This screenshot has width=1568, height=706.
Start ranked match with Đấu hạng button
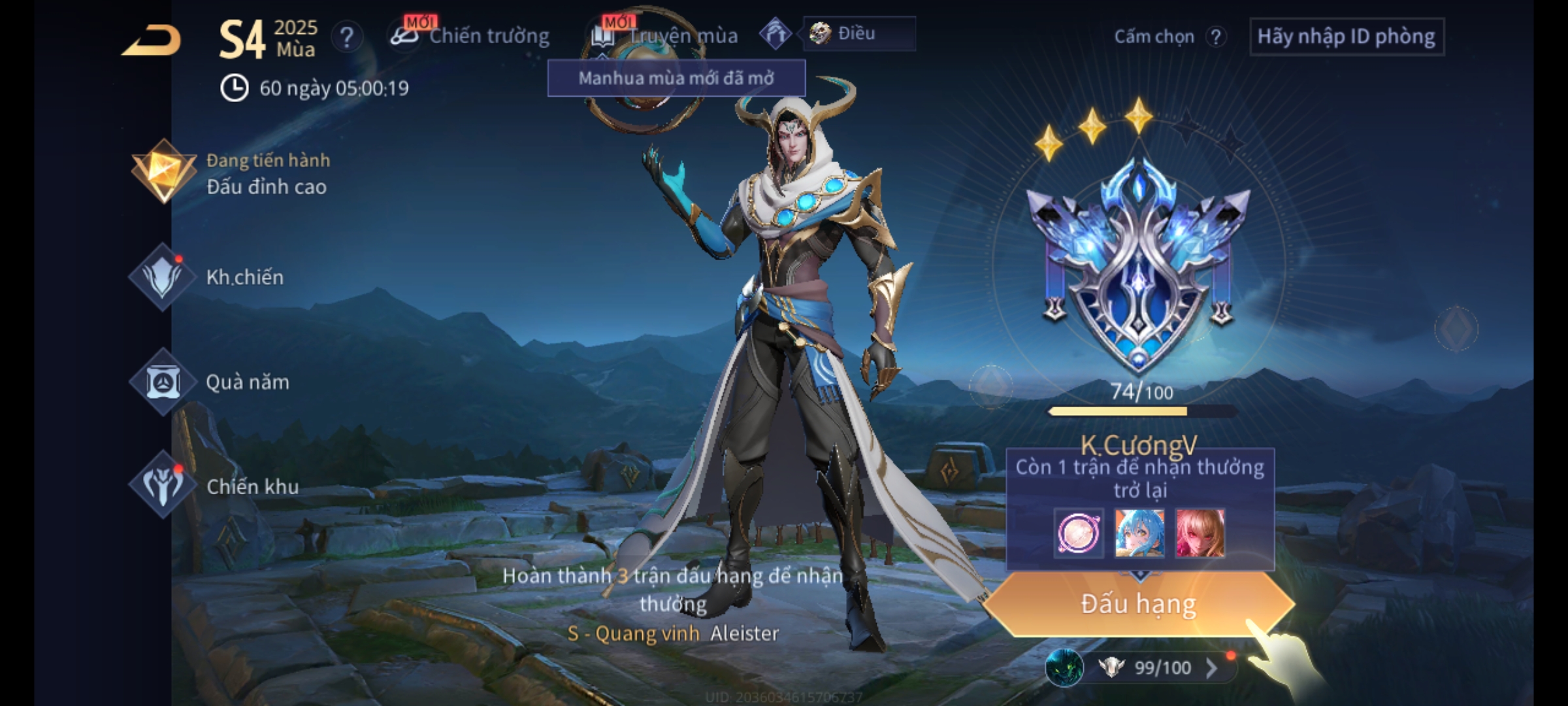(1138, 604)
